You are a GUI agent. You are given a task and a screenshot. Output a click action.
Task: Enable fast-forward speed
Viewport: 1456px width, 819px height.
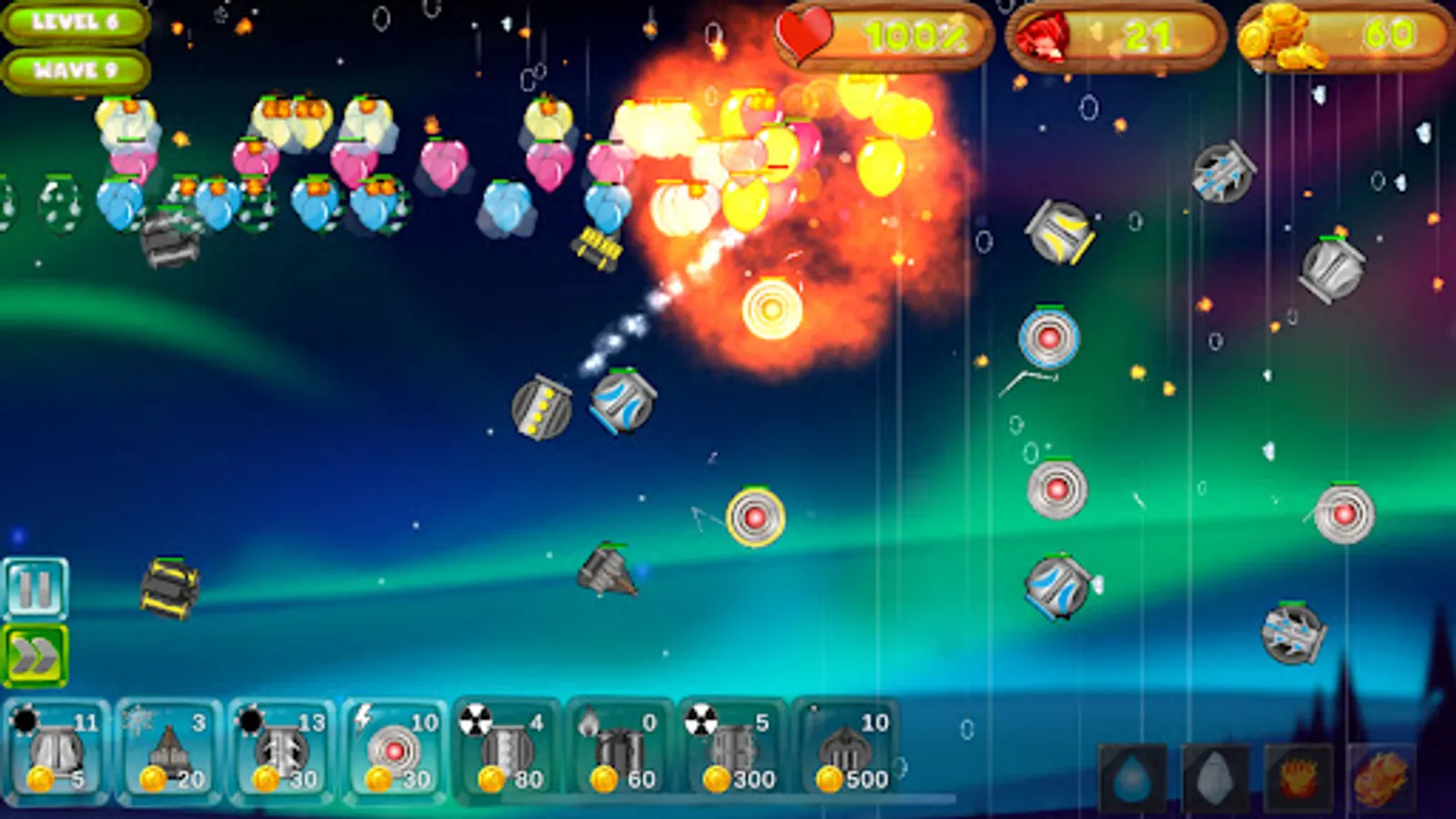[x=35, y=652]
